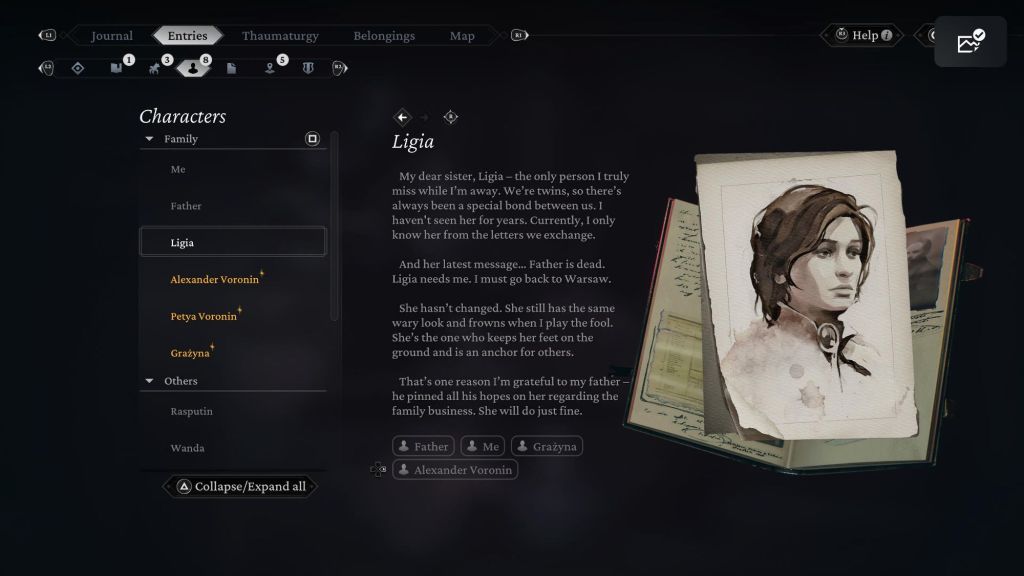Select the Father entry in Family
Image resolution: width=1024 pixels, height=576 pixels.
tap(186, 206)
